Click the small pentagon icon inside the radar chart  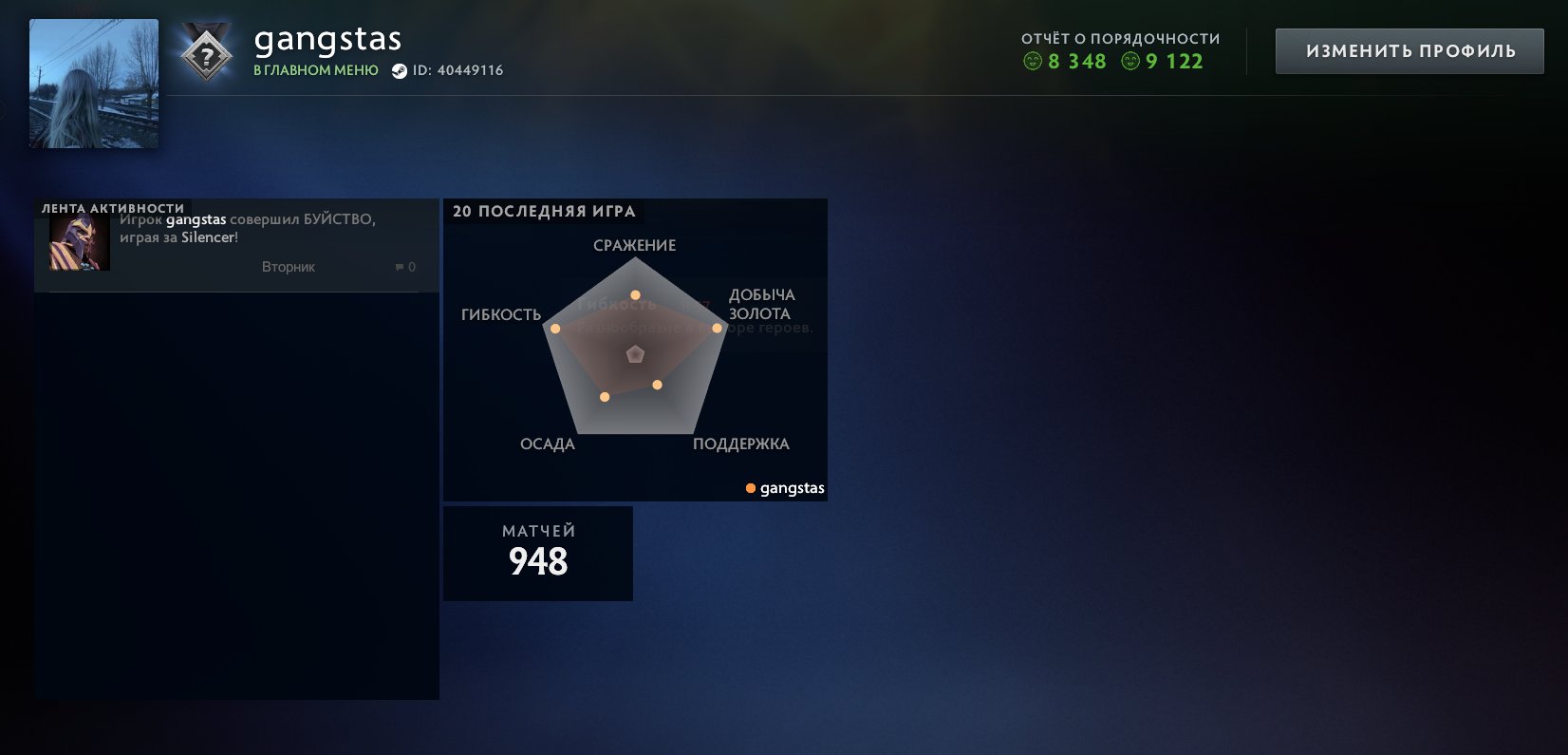(x=635, y=353)
